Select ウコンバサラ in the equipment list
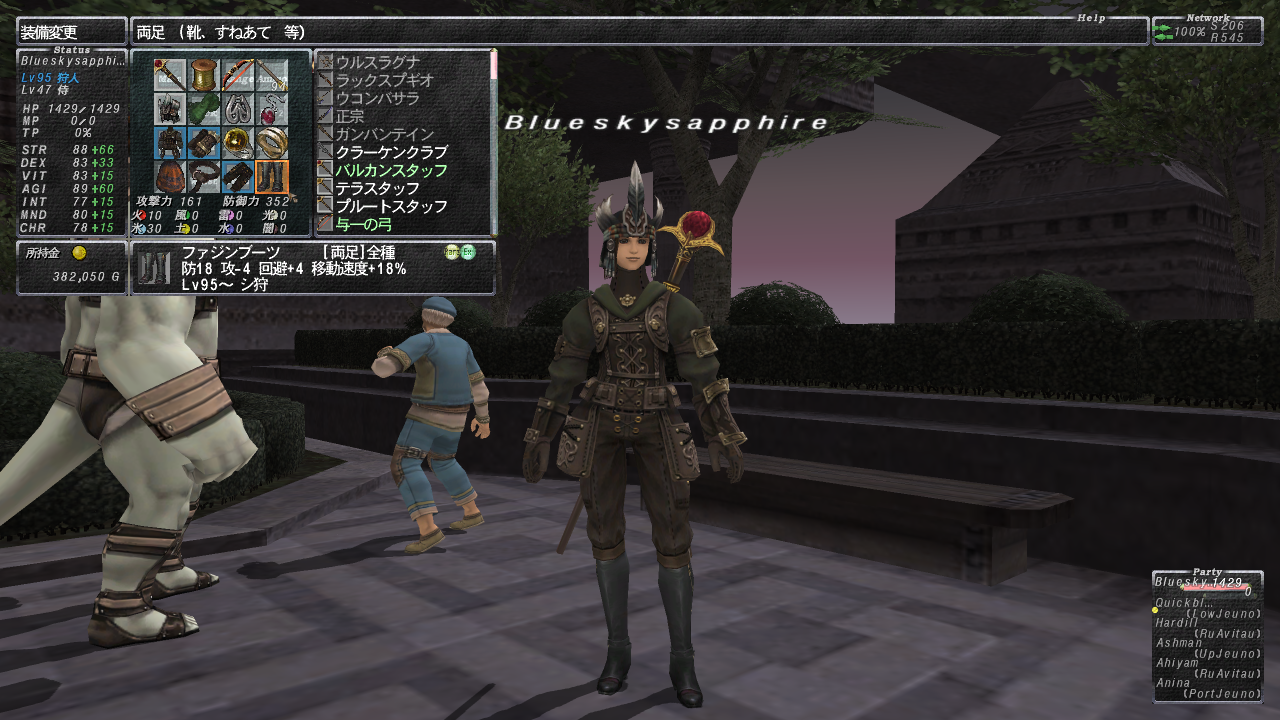The width and height of the screenshot is (1280, 720). [x=377, y=98]
